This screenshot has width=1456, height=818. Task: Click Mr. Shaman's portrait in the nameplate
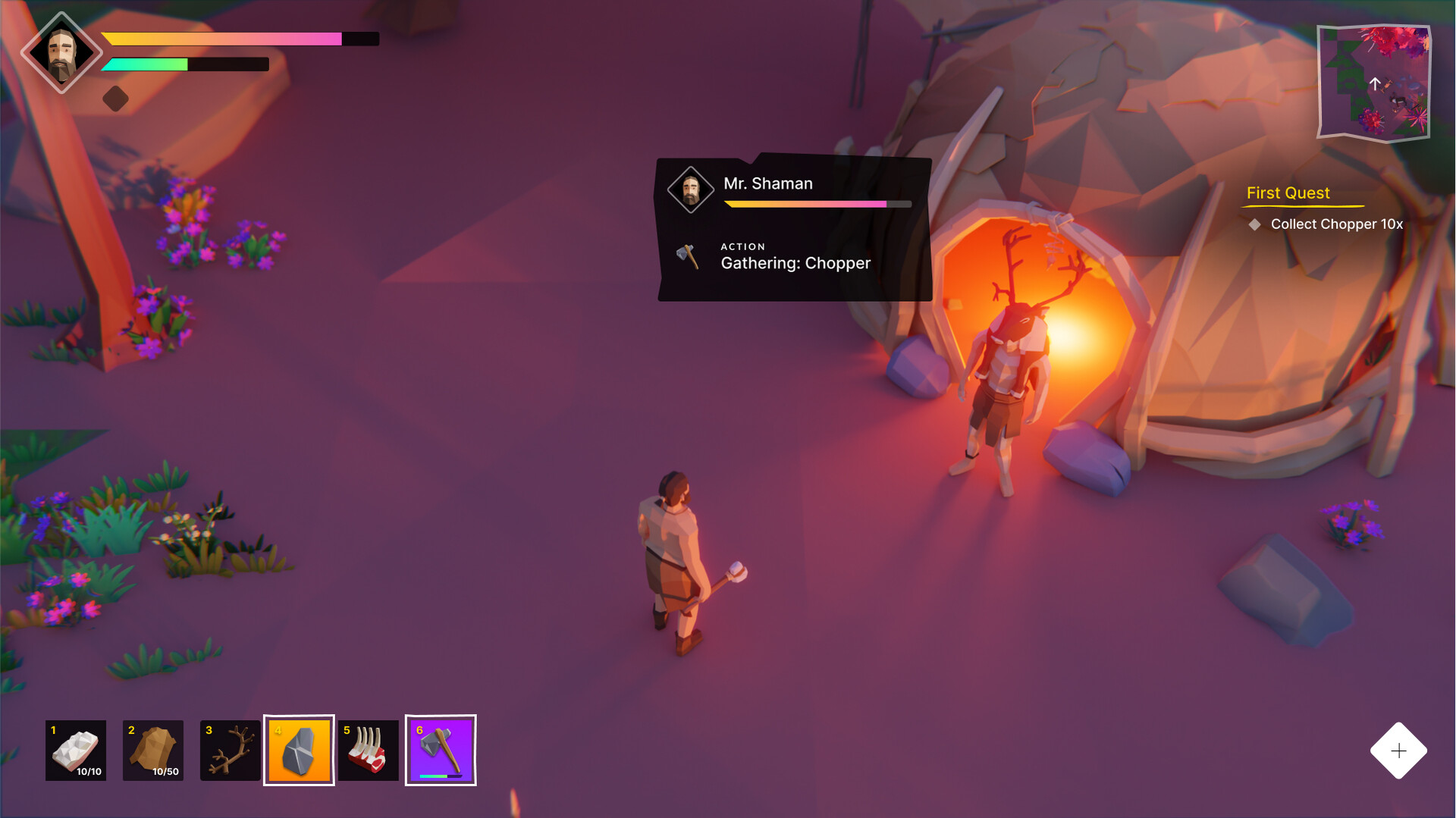691,189
